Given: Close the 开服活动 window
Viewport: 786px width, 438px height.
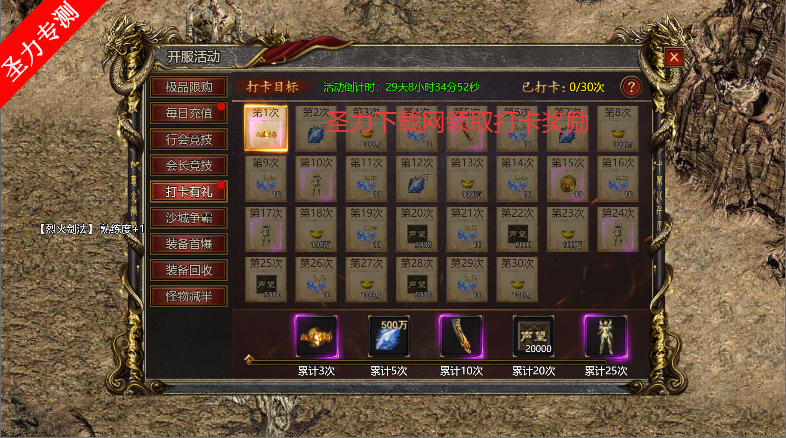Looking at the screenshot, I should (x=674, y=57).
